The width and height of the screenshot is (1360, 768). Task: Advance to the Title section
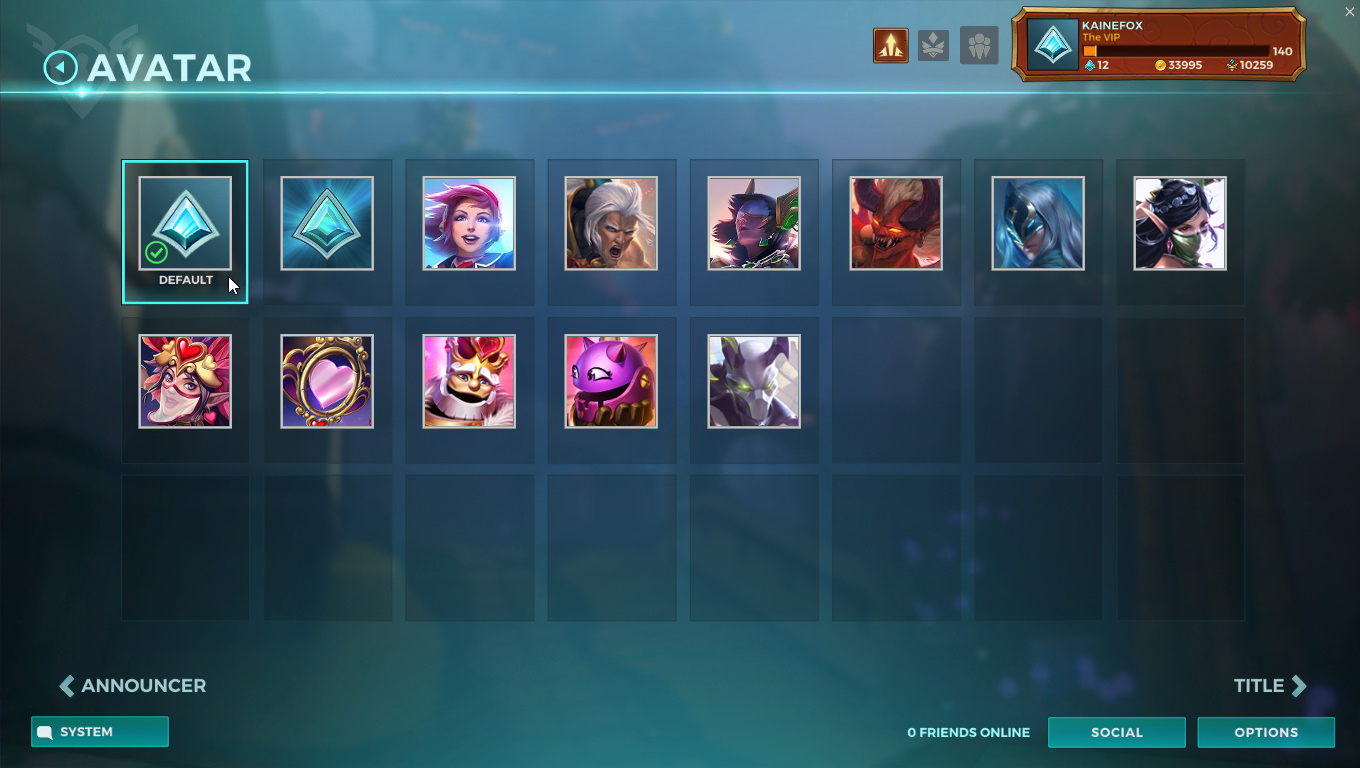(1269, 685)
